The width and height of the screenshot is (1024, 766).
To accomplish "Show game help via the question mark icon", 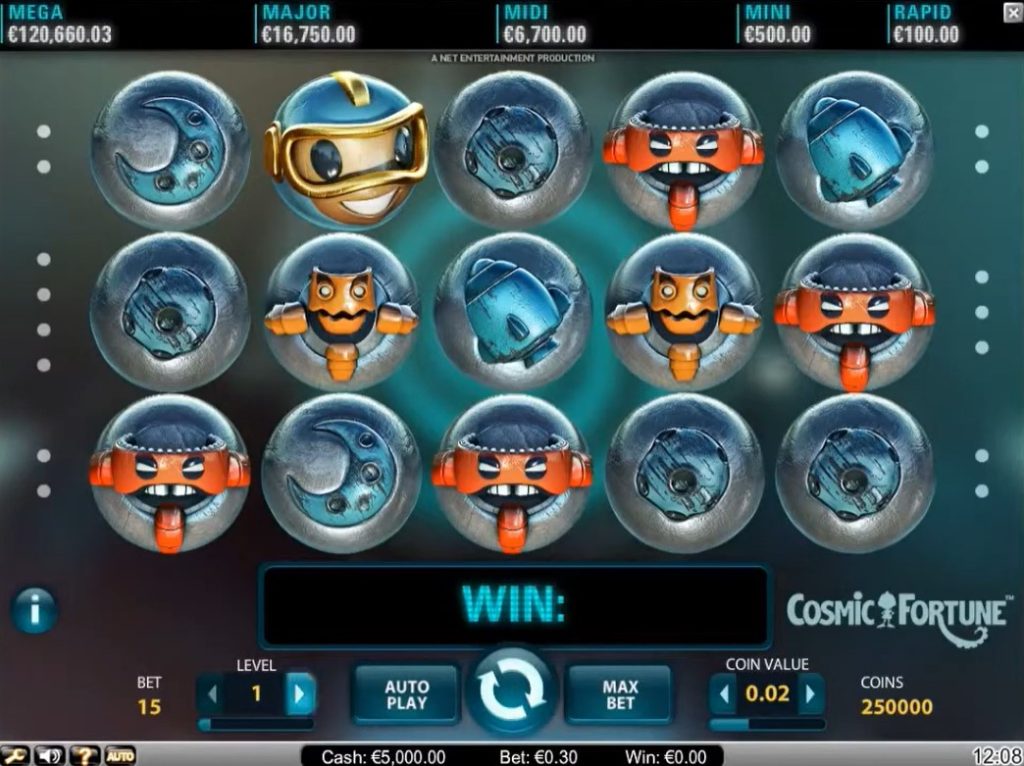I will [x=84, y=756].
